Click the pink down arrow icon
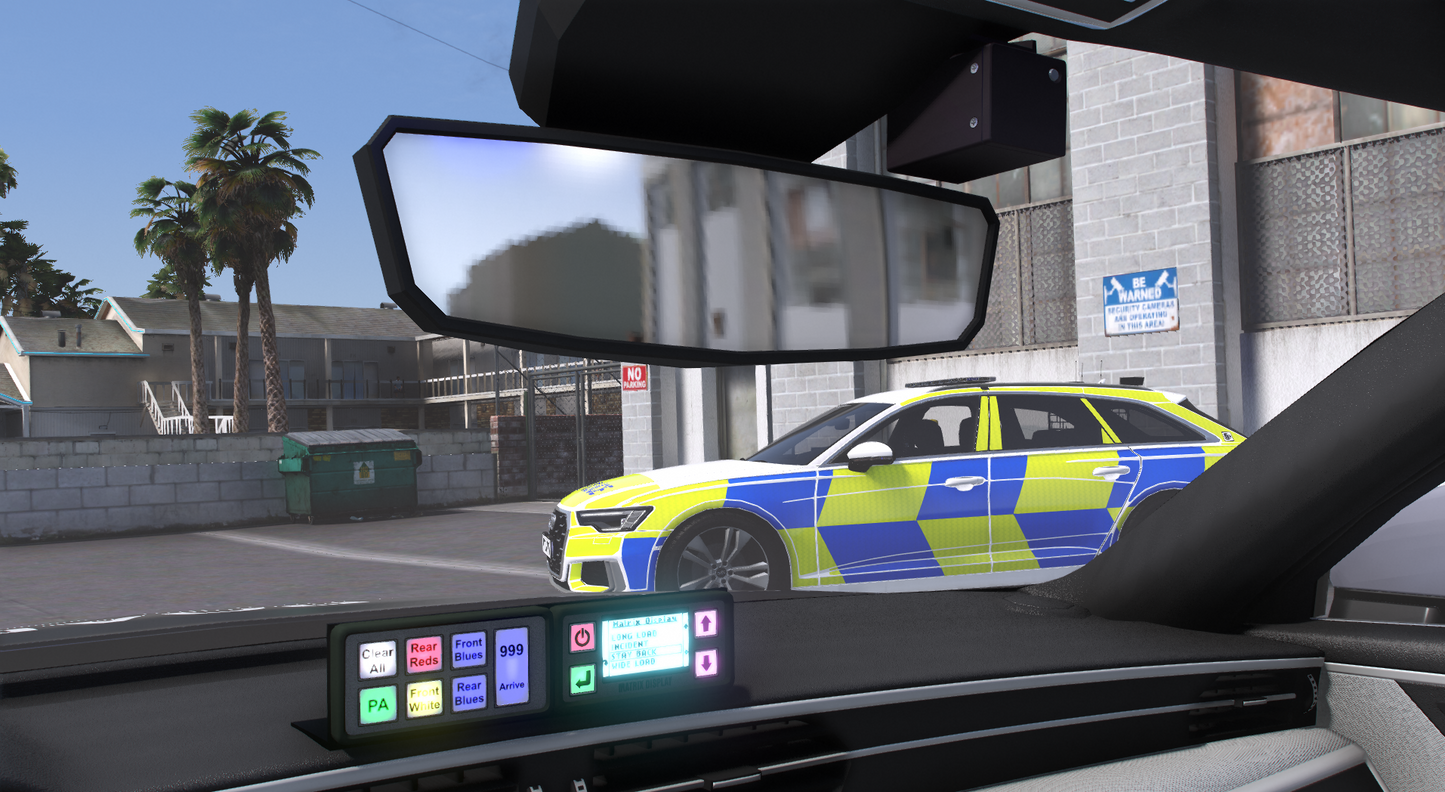Image resolution: width=1445 pixels, height=792 pixels. click(707, 664)
